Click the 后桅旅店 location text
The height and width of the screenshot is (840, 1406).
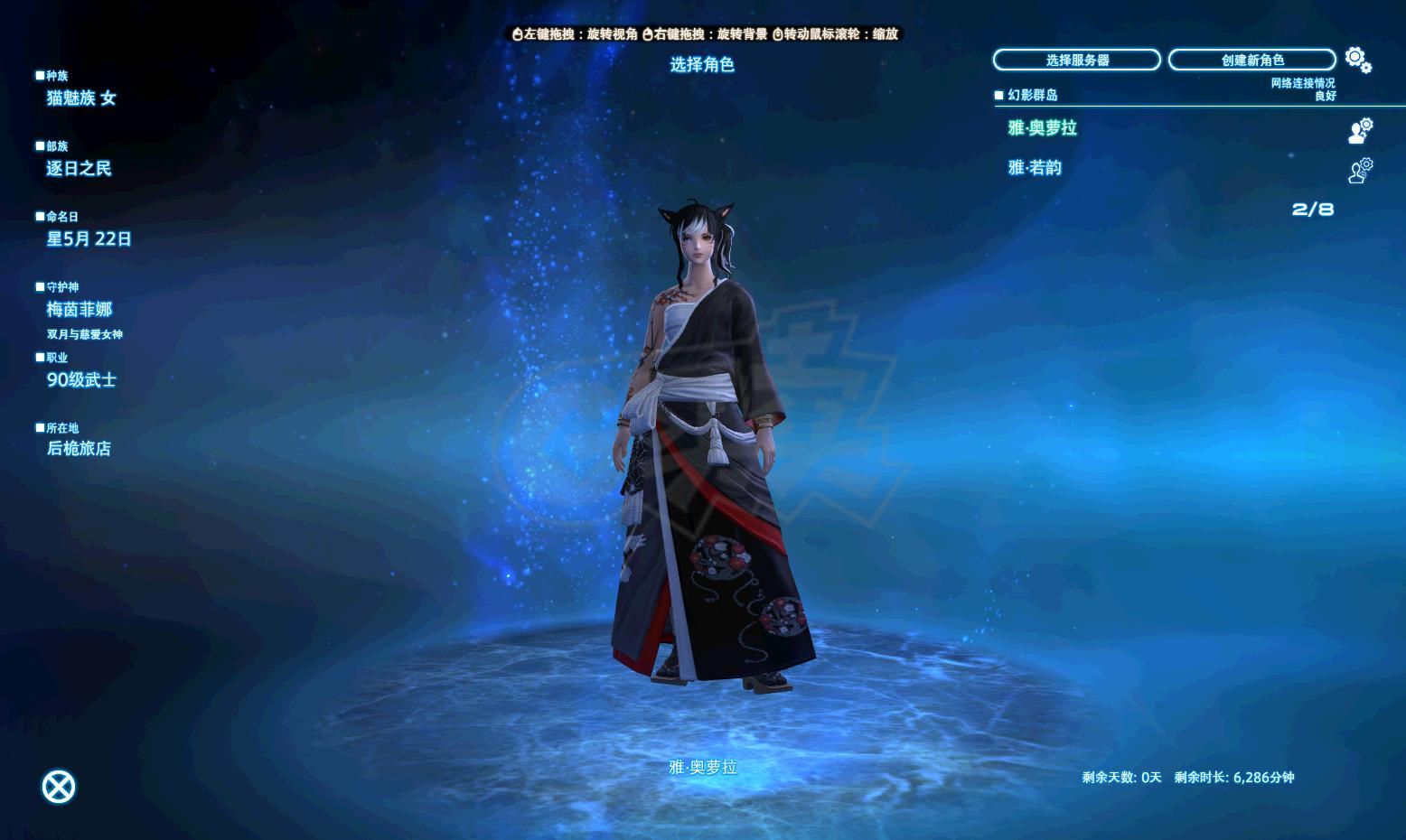pos(79,449)
